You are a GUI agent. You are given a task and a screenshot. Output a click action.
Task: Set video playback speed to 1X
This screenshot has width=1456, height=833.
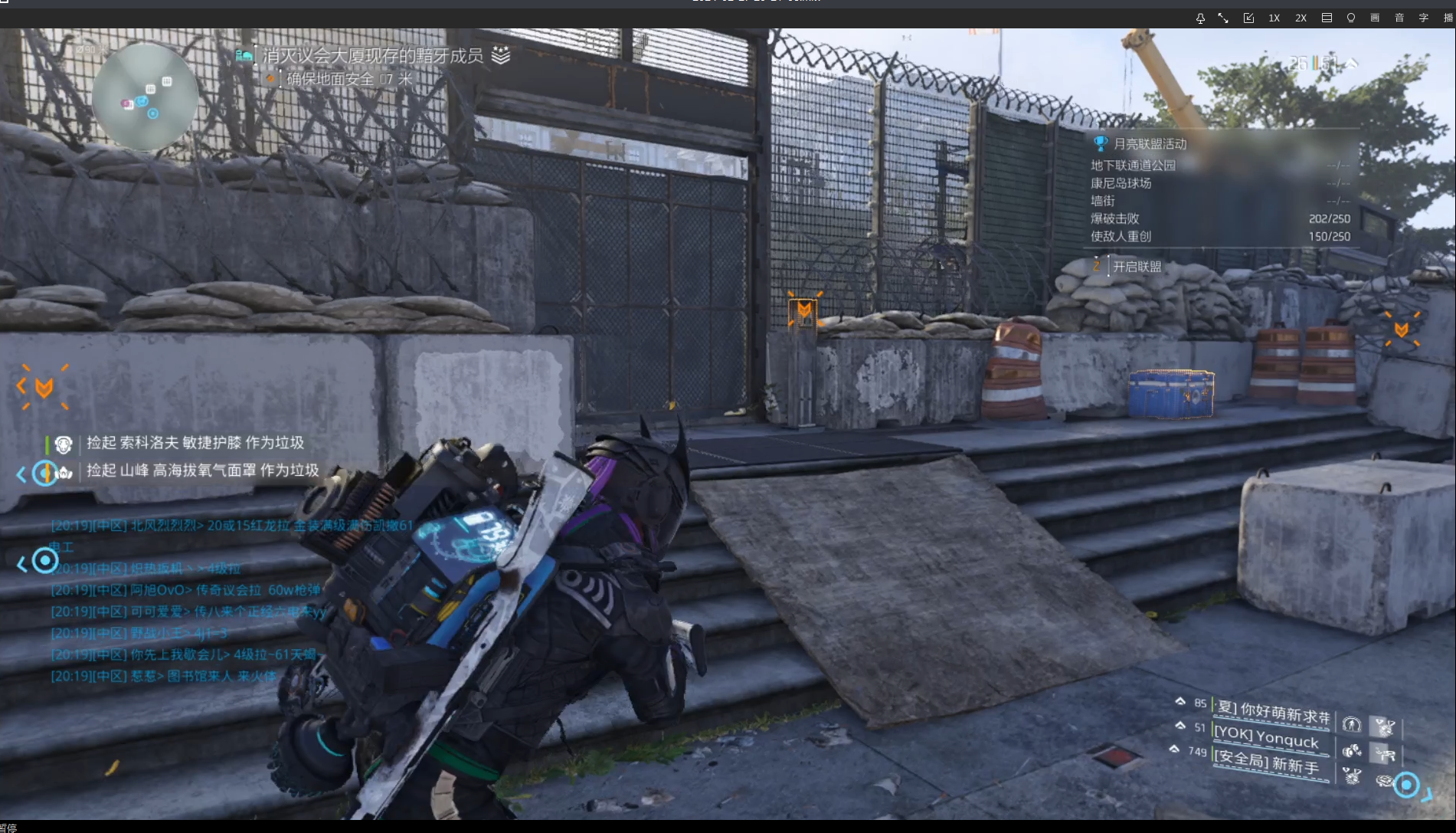tap(1274, 18)
